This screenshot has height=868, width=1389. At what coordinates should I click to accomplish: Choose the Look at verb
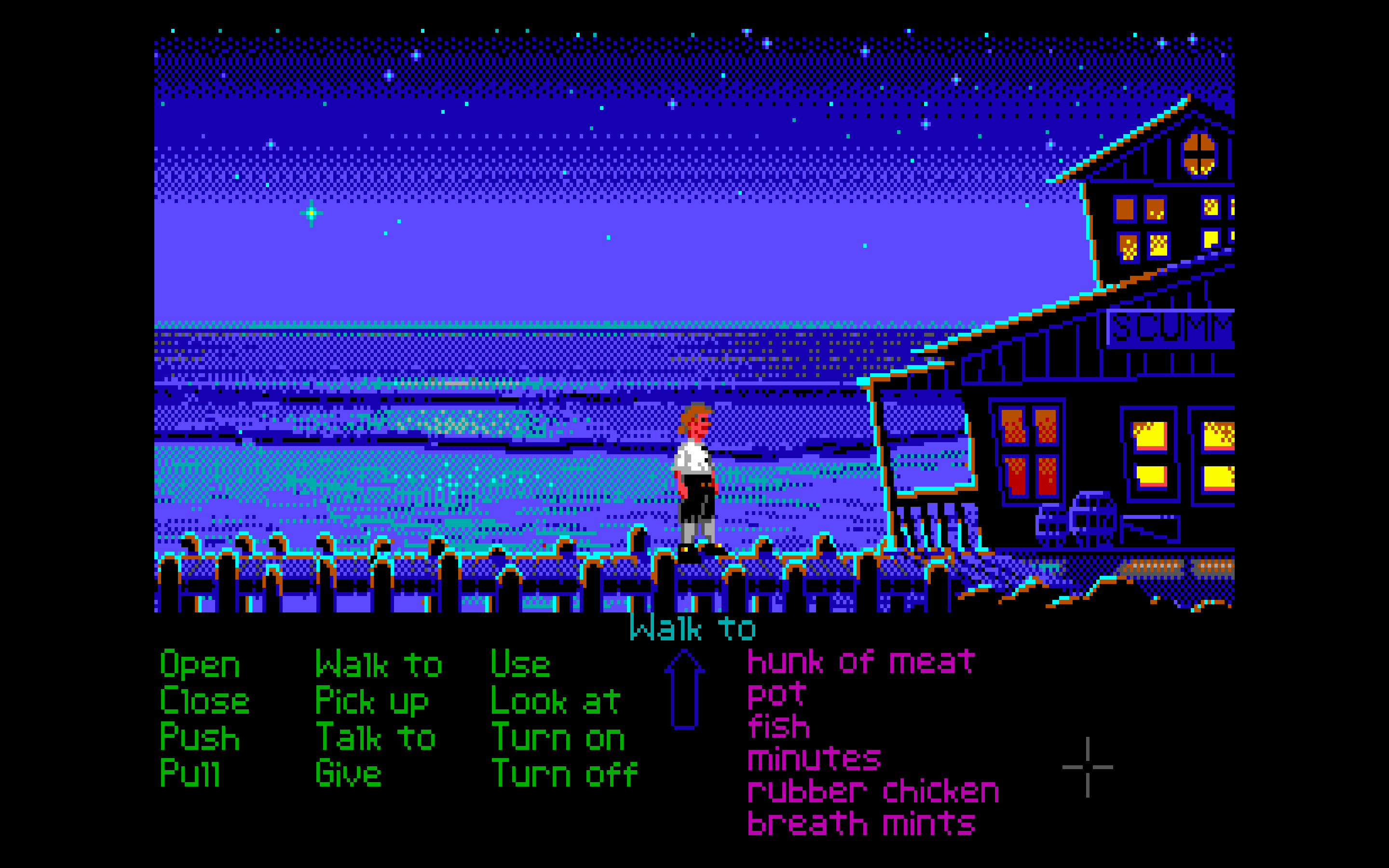click(556, 702)
